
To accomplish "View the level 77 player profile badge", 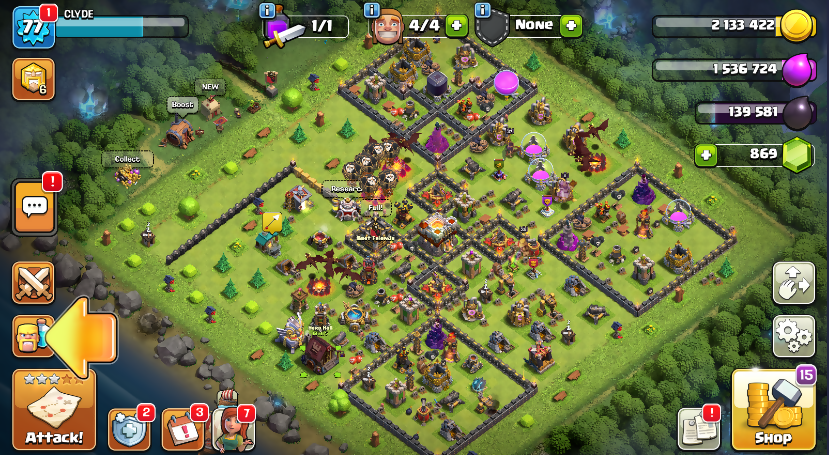I will tap(32, 27).
